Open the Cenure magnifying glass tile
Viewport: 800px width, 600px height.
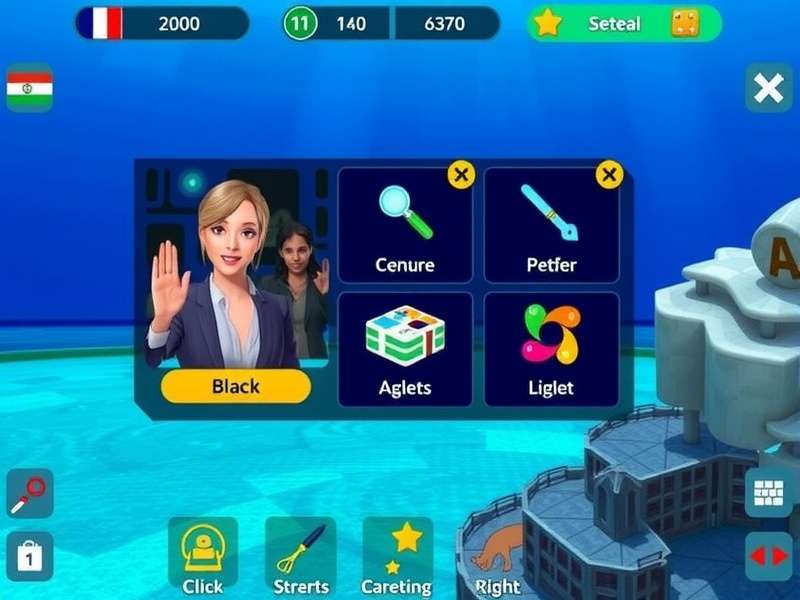[405, 225]
